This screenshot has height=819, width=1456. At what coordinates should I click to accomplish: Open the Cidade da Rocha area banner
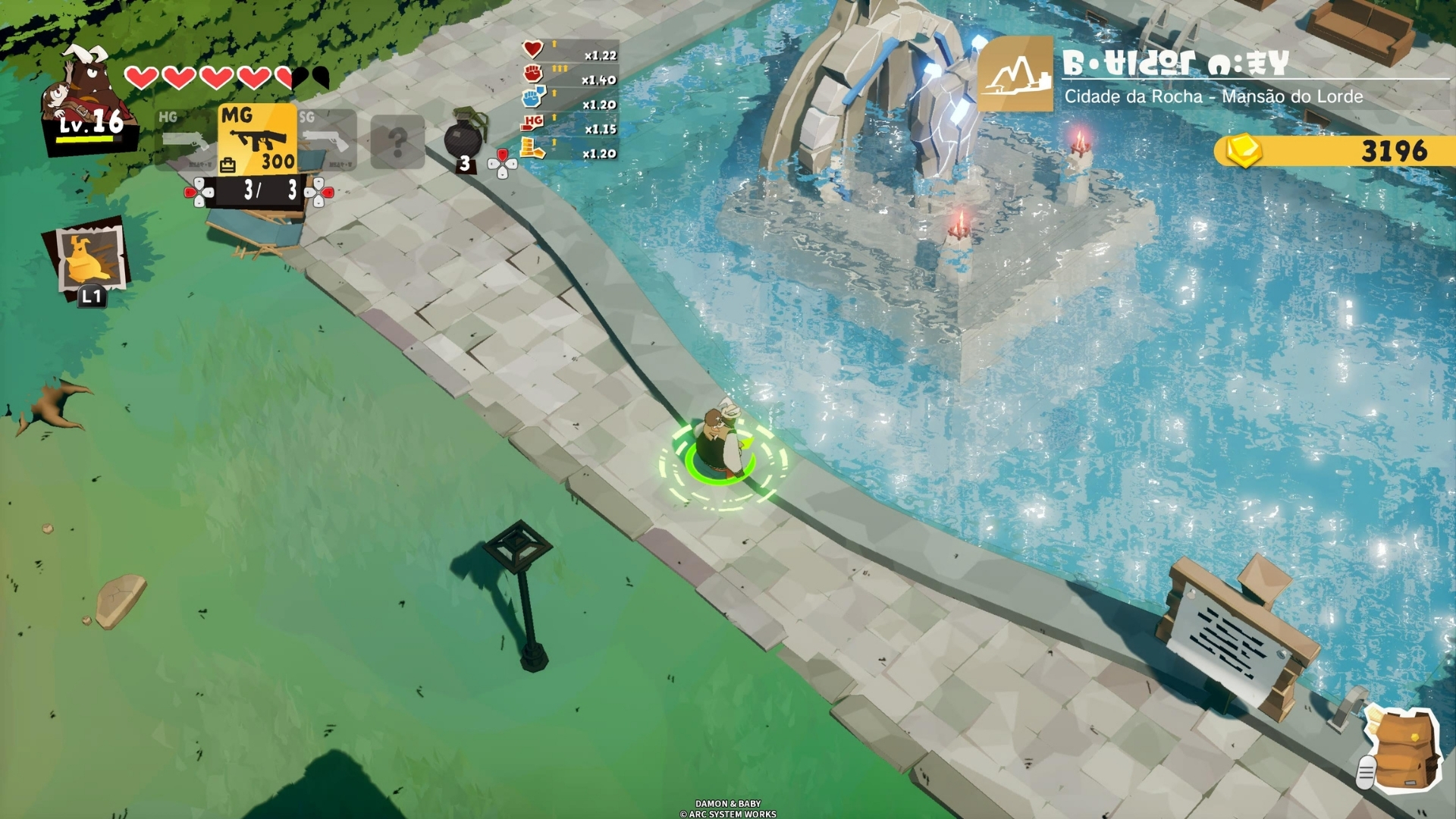click(1212, 76)
